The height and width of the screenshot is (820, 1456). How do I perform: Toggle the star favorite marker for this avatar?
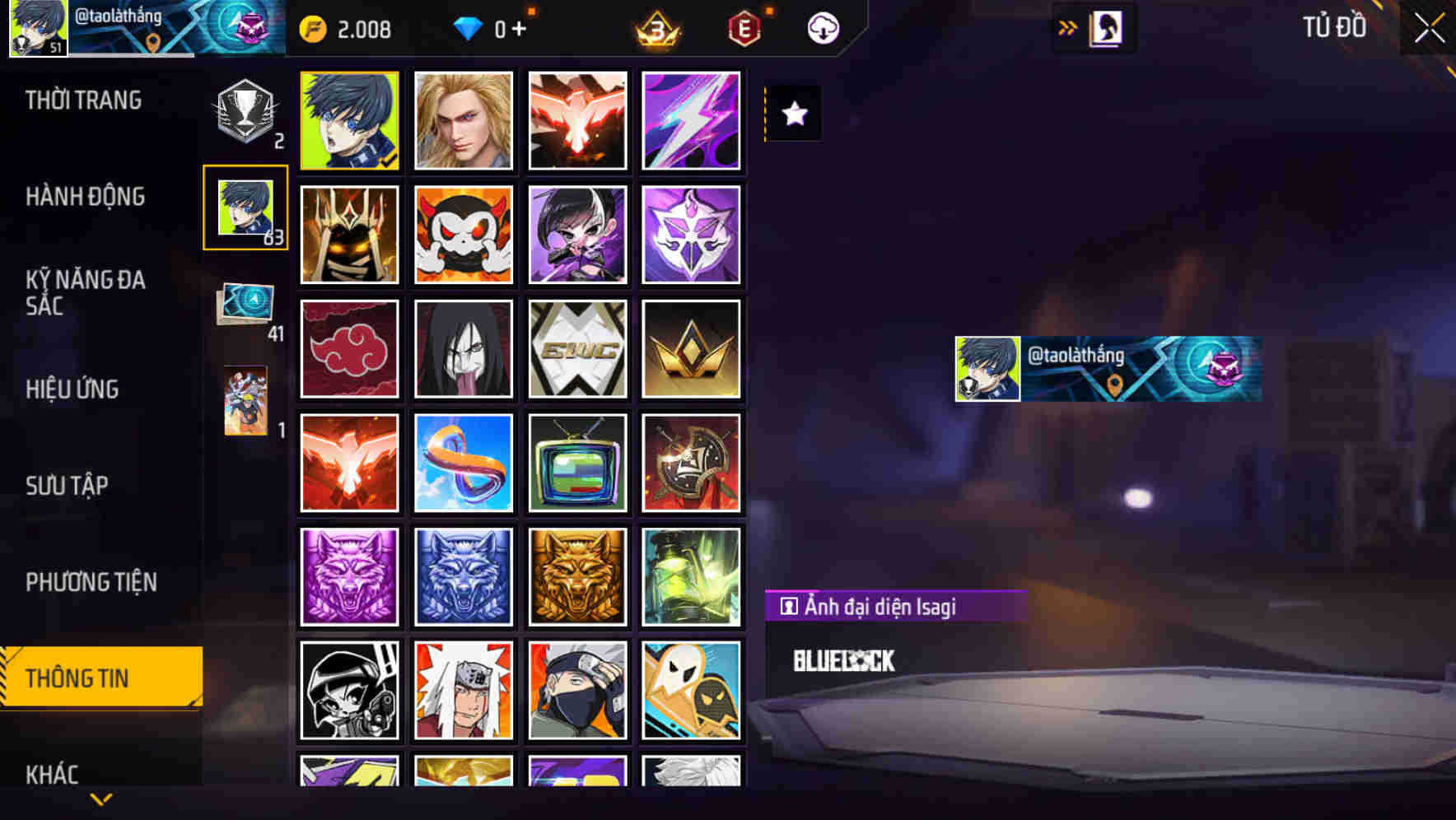793,114
